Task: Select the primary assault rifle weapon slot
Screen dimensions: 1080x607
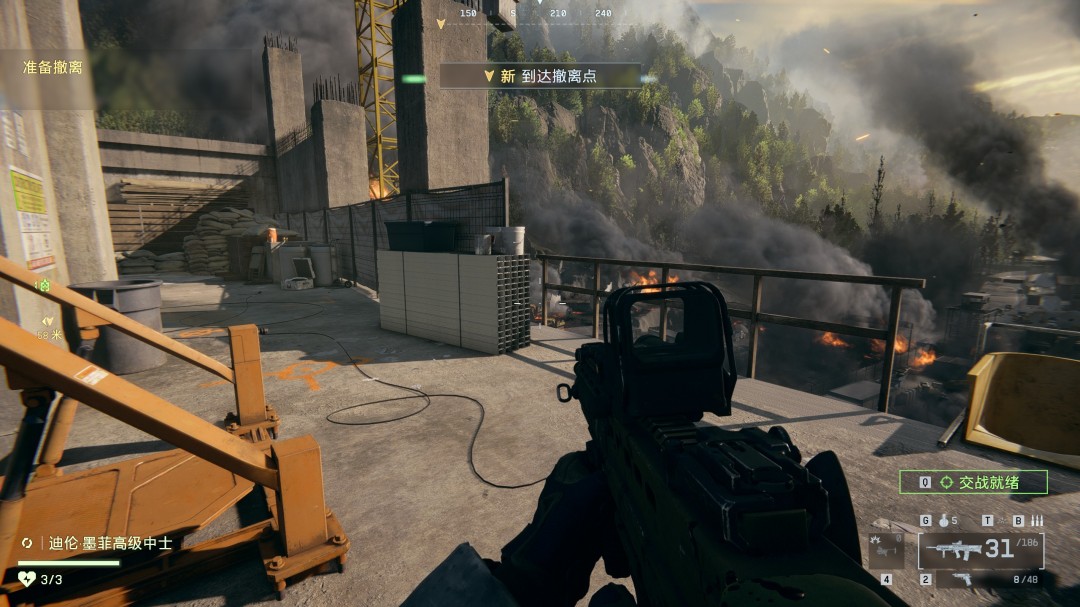Action: (x=980, y=550)
